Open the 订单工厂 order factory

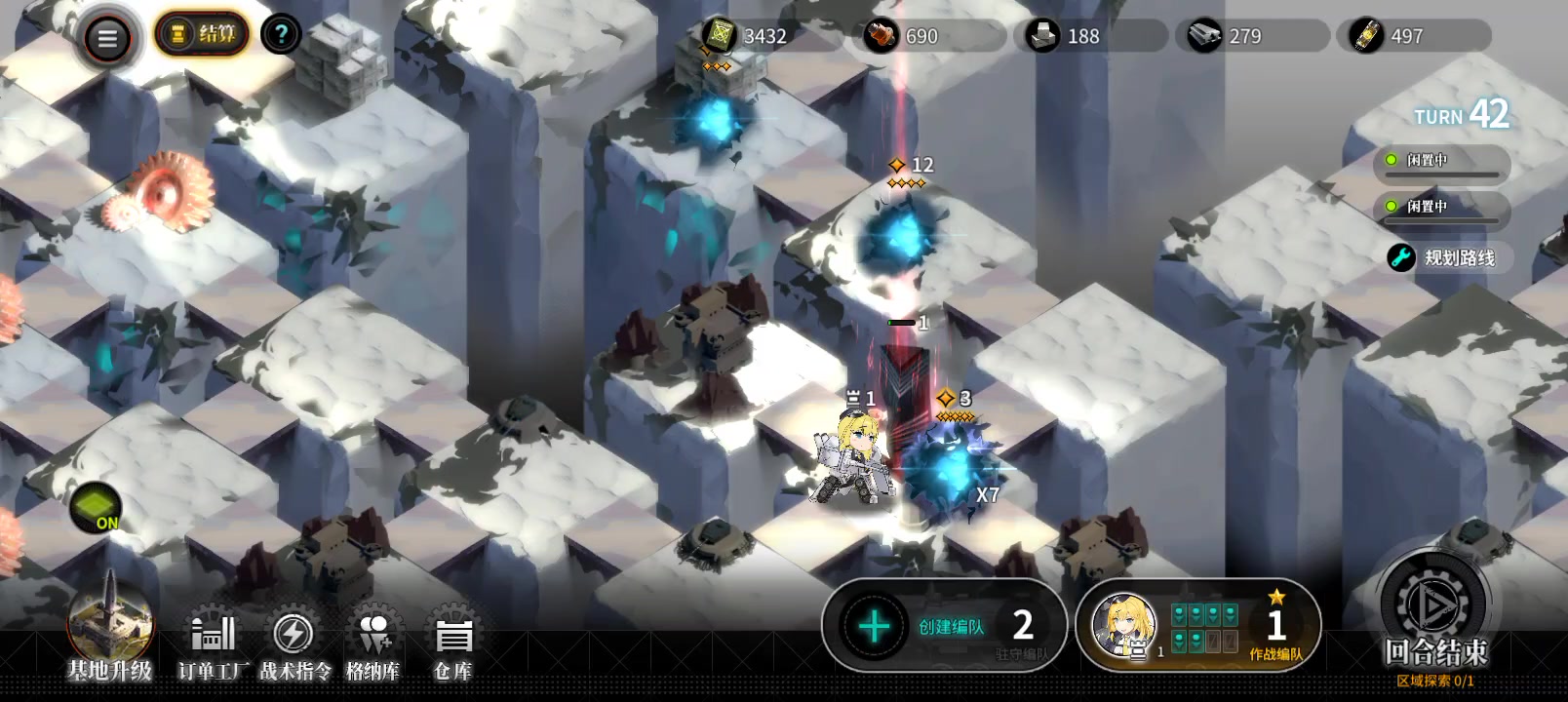coord(213,645)
